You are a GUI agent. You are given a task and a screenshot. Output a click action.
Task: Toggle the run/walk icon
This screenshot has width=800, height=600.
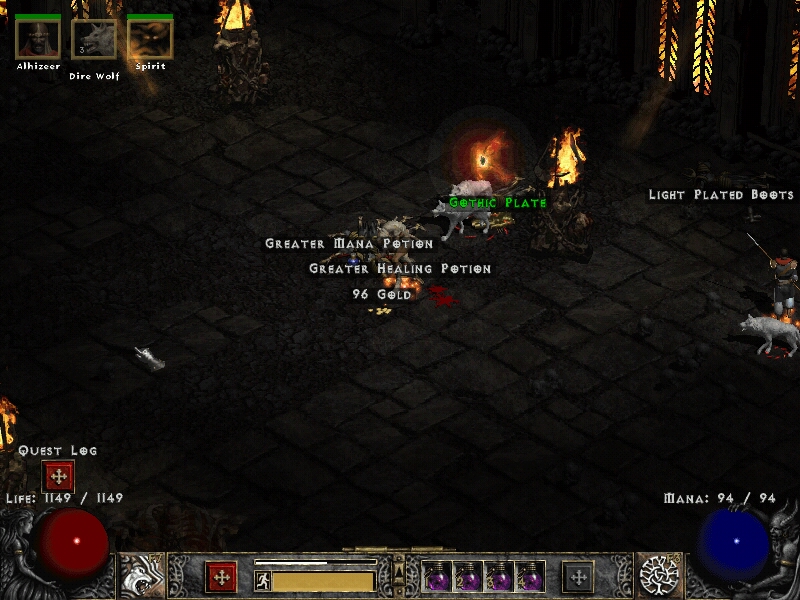[x=262, y=581]
